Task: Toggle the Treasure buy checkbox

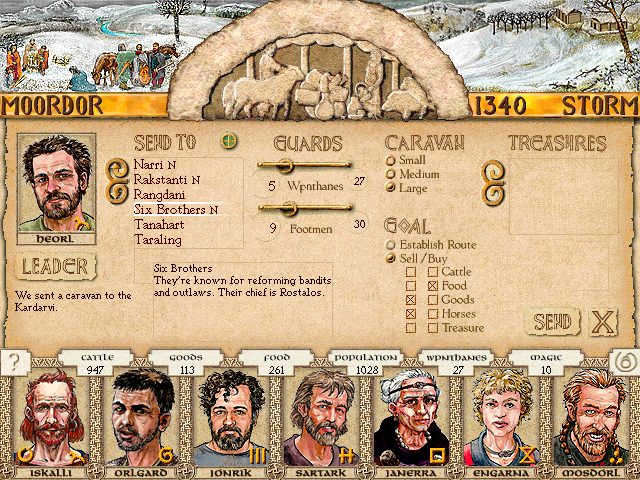Action: (433, 328)
